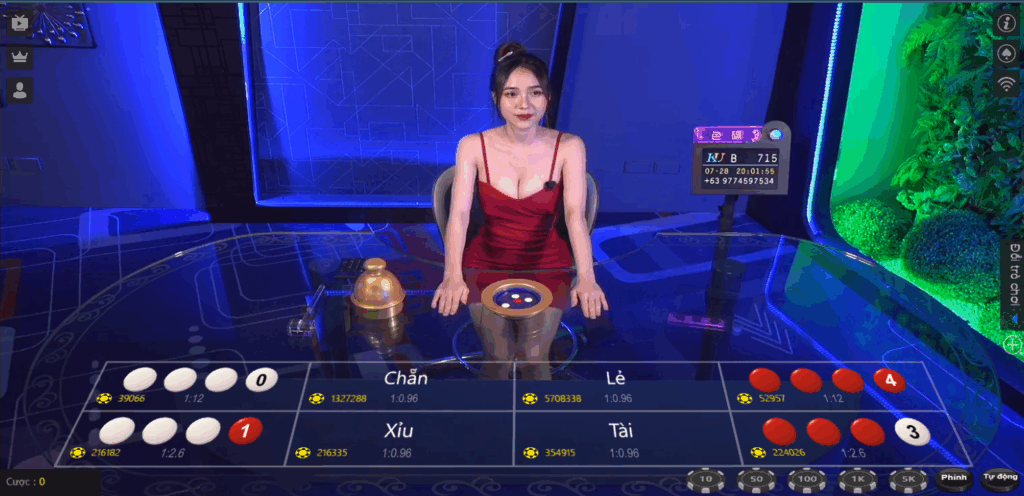Pick the 5K chip
The image size is (1024, 496).
coord(906,480)
